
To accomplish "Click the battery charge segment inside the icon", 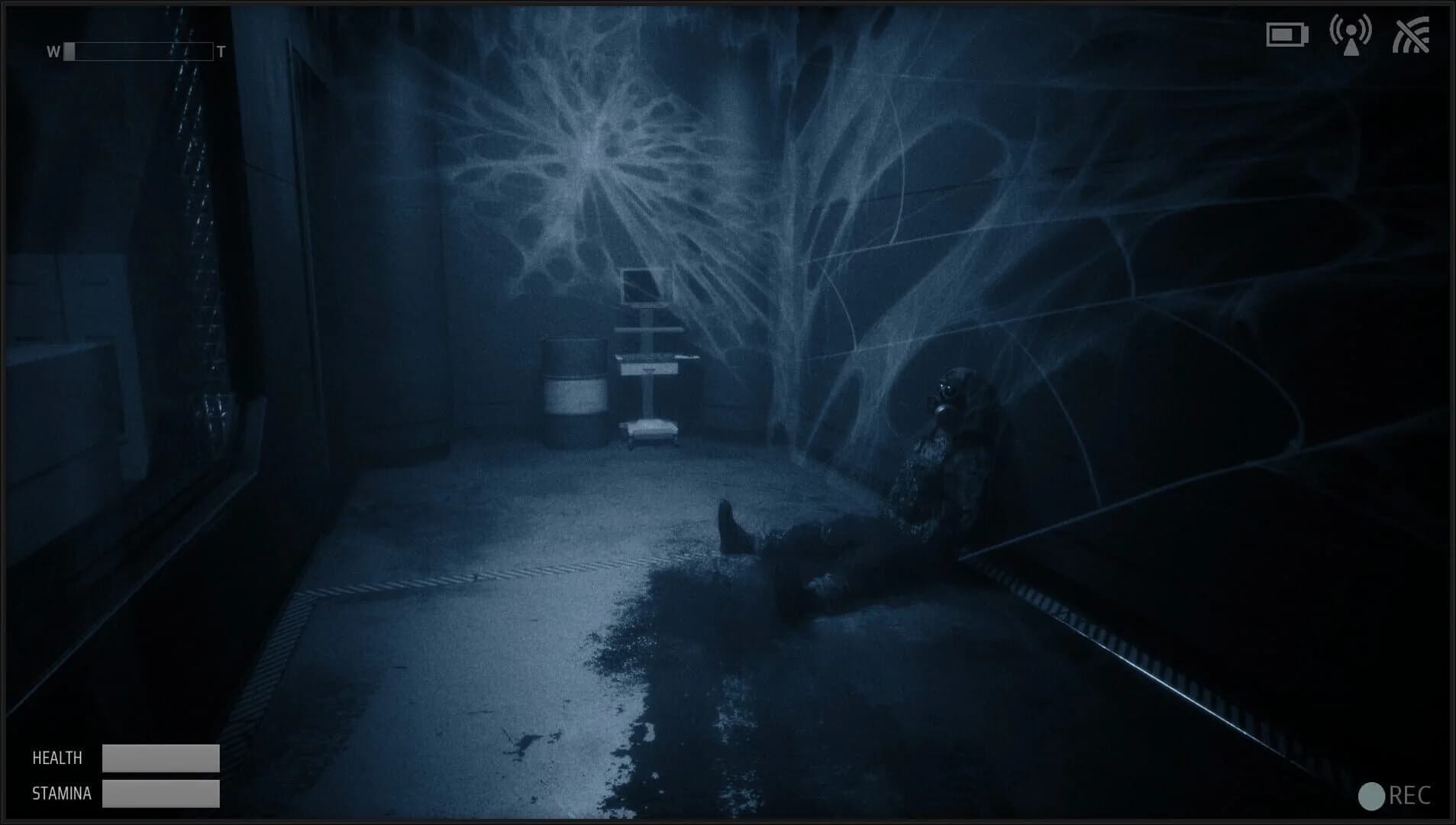I will click(1283, 35).
